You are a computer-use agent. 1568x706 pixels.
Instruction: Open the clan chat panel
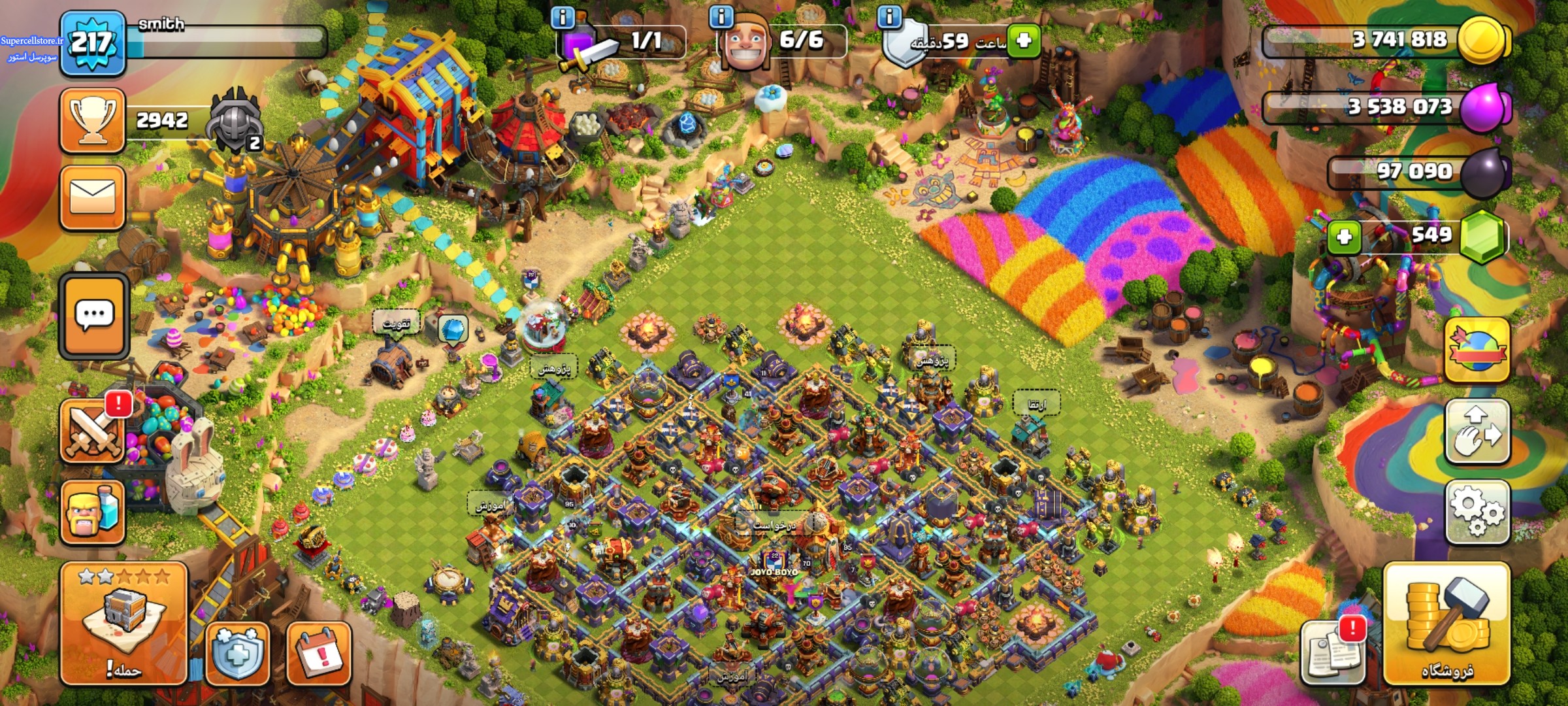click(x=93, y=316)
